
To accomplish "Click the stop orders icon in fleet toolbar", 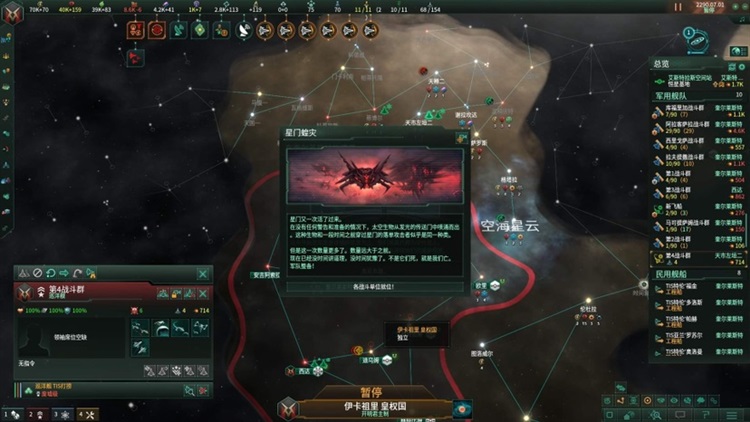I will click(x=38, y=273).
